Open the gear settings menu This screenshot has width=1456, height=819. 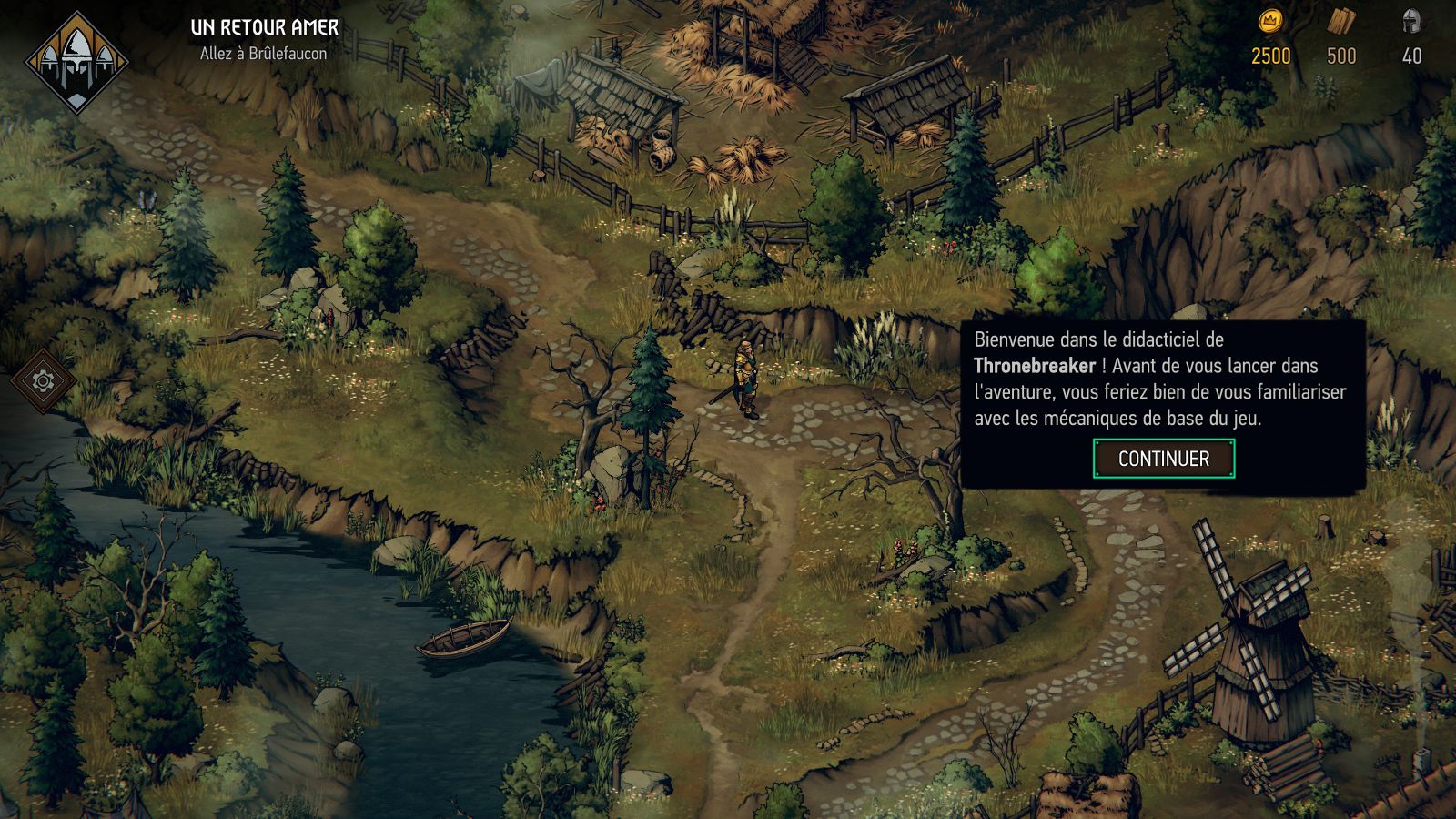click(43, 380)
